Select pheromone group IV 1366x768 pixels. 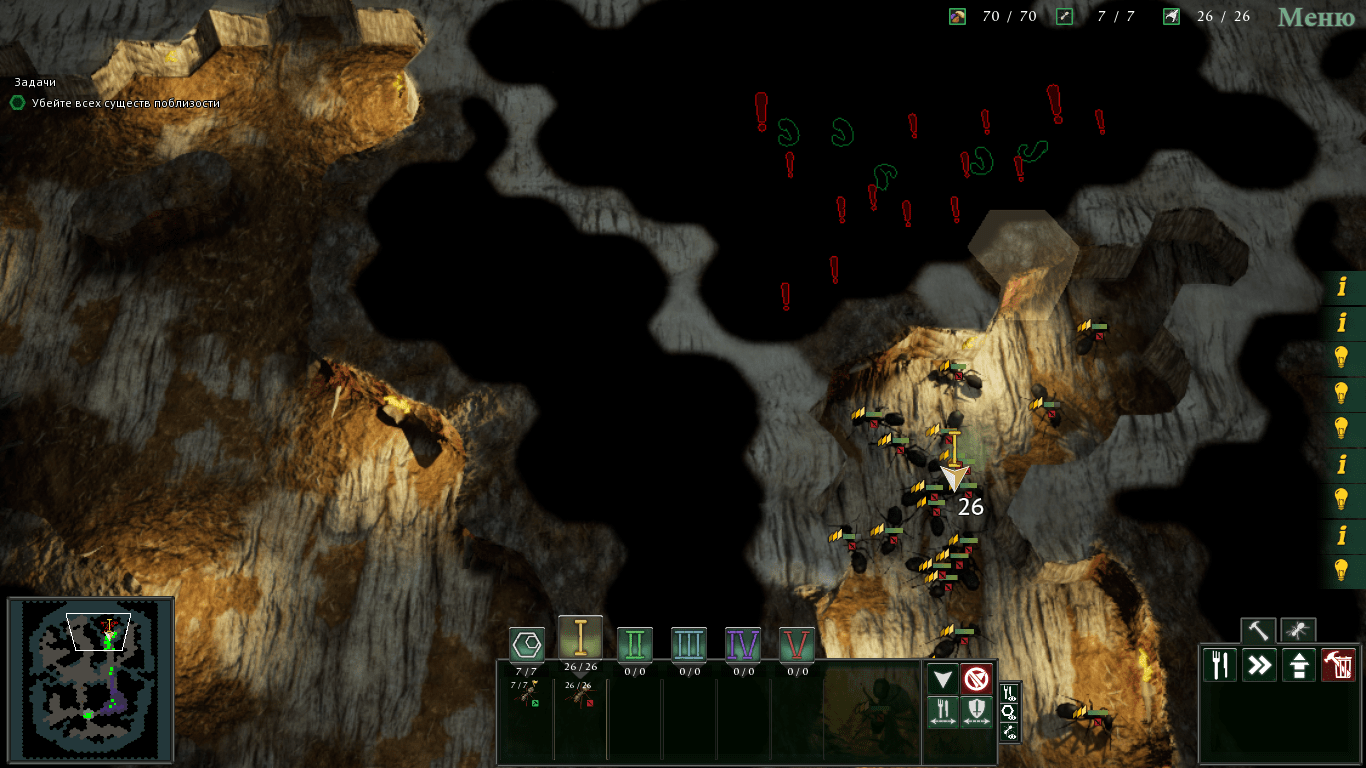coord(743,645)
